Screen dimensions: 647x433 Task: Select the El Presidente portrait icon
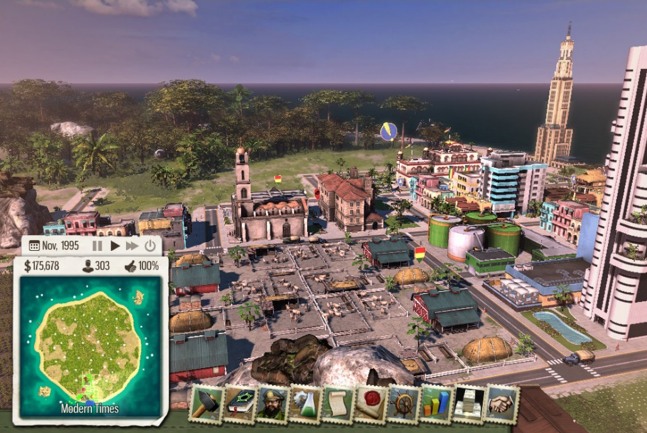272,403
